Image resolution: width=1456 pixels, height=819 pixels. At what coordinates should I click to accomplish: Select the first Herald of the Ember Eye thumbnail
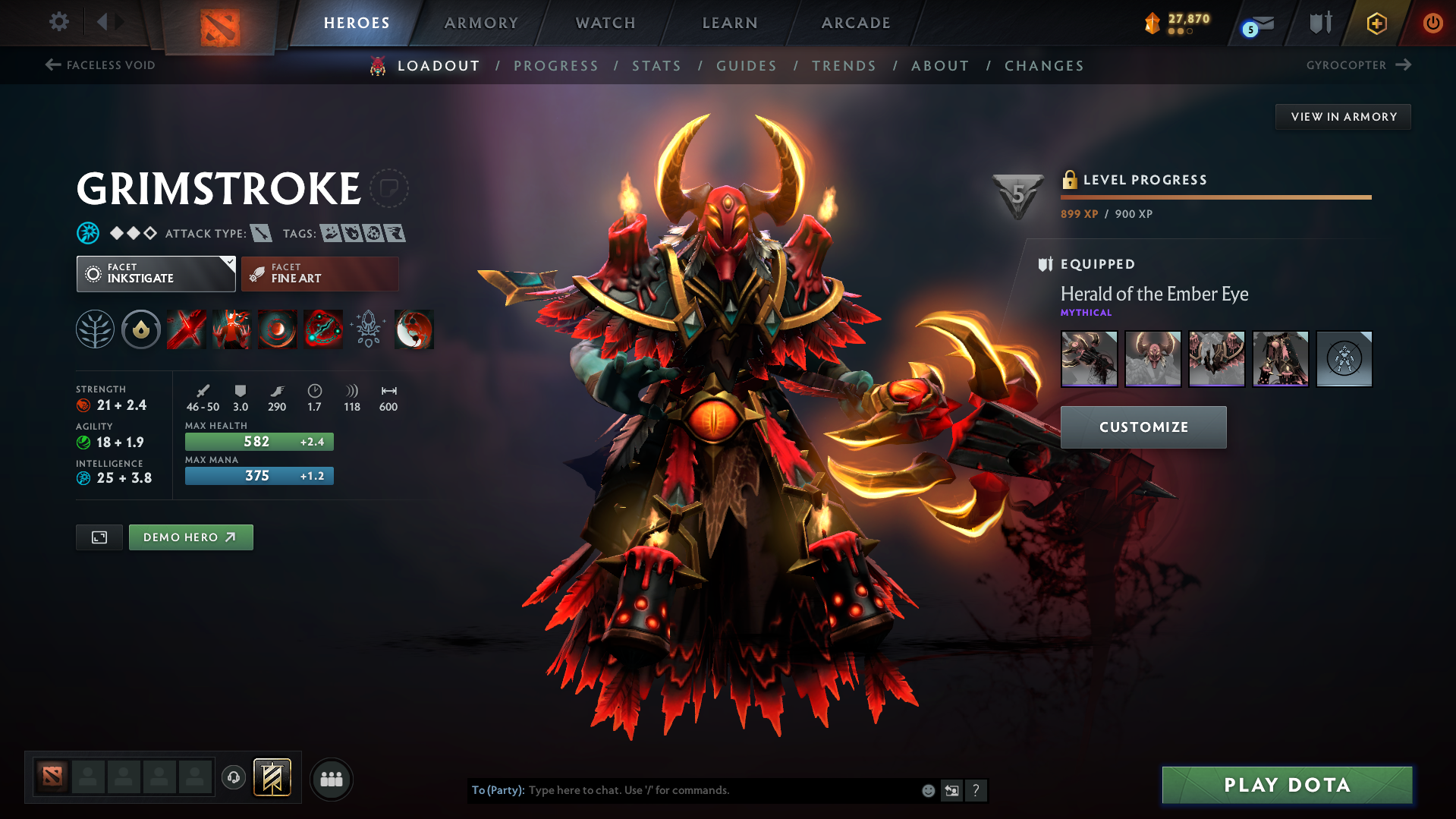point(1089,358)
